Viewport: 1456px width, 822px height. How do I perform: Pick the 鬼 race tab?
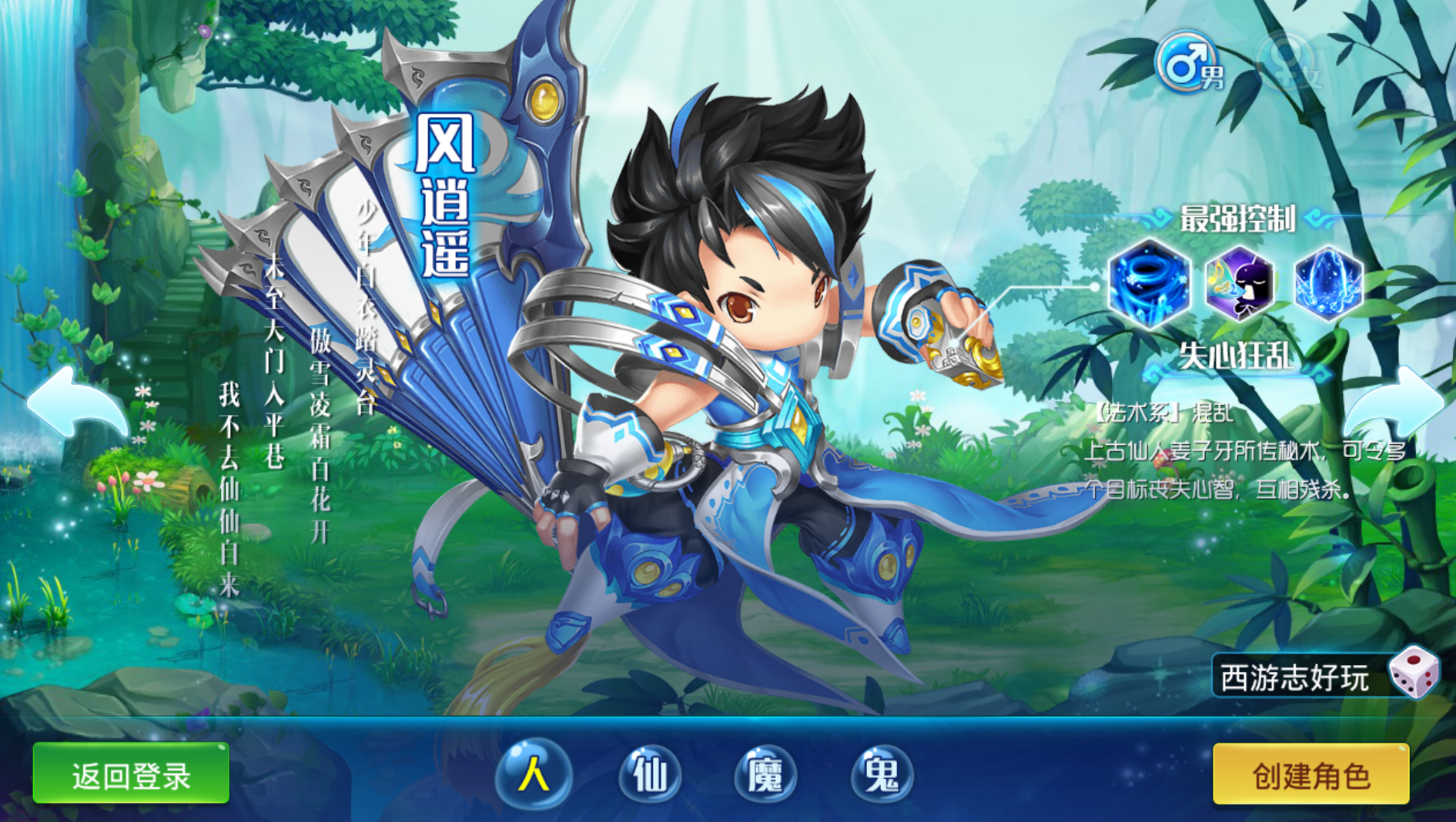point(882,773)
